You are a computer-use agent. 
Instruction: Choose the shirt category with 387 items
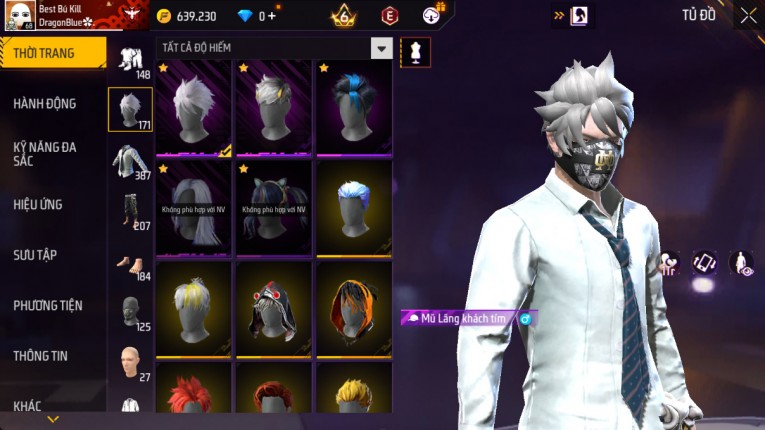pos(130,161)
